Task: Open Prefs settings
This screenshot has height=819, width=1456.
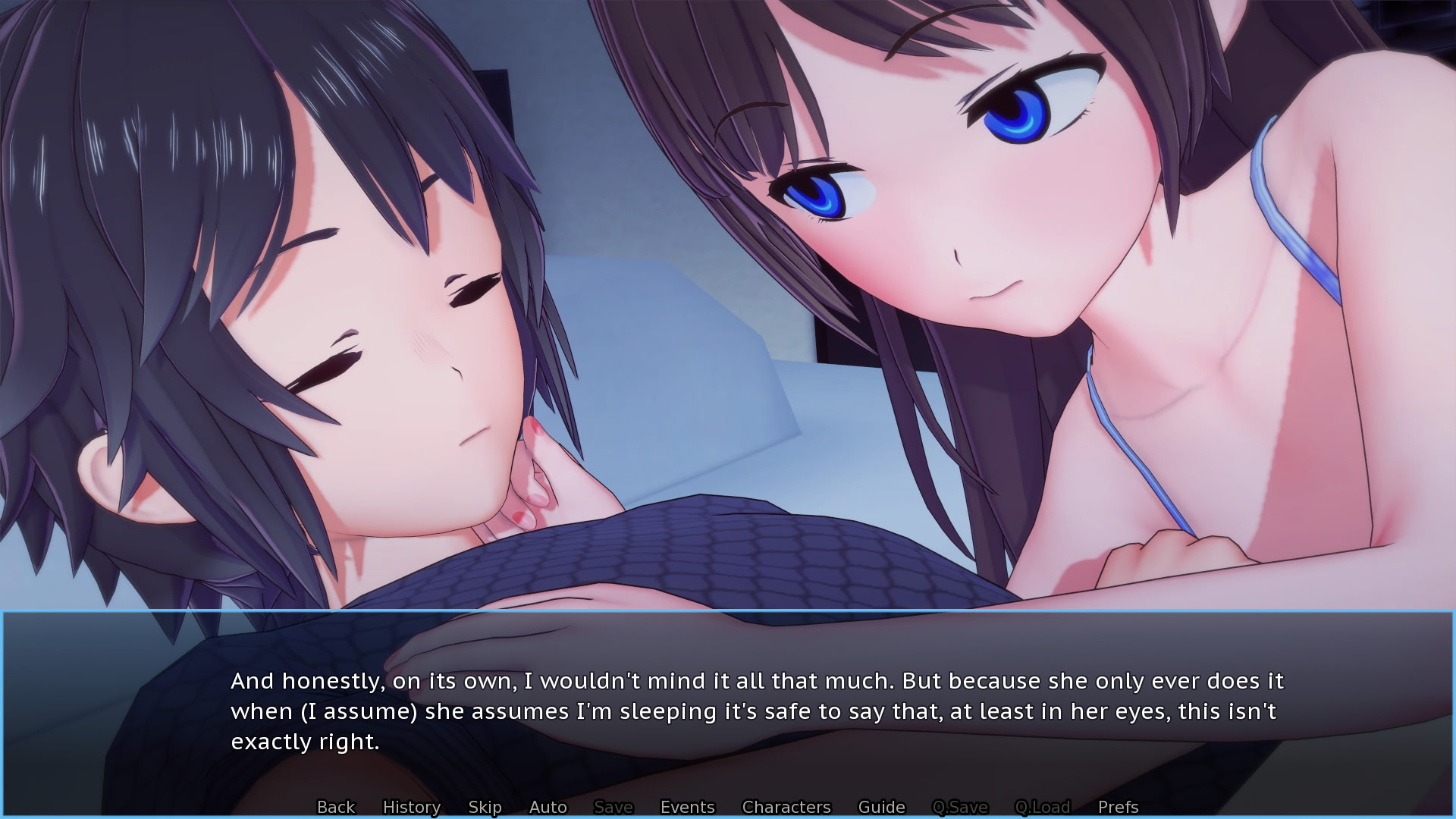Action: (x=1119, y=807)
